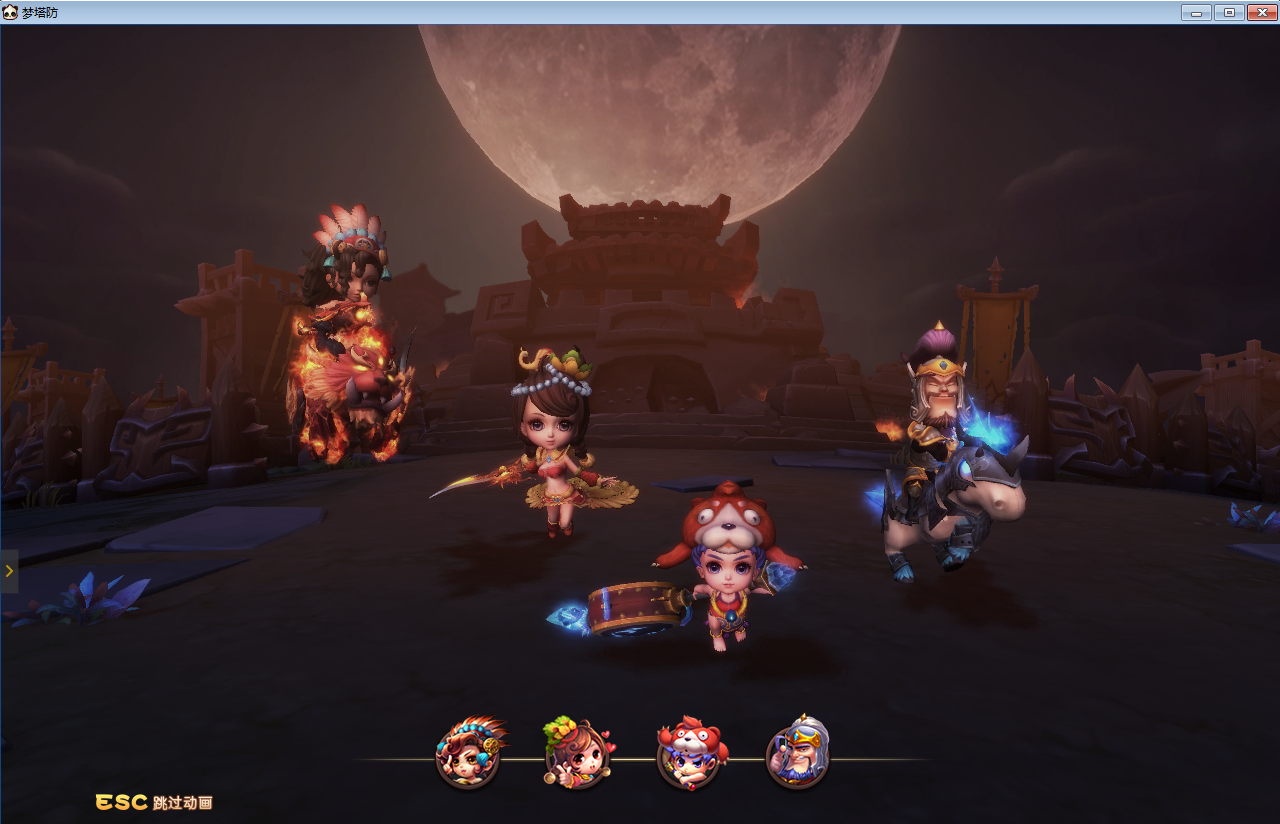Close the game window
This screenshot has height=824, width=1280.
pos(1261,12)
